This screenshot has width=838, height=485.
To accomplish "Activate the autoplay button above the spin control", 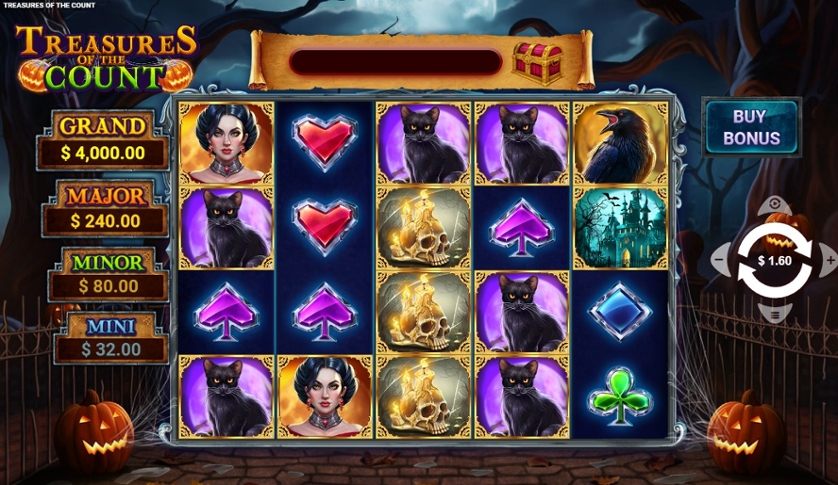I will (773, 206).
